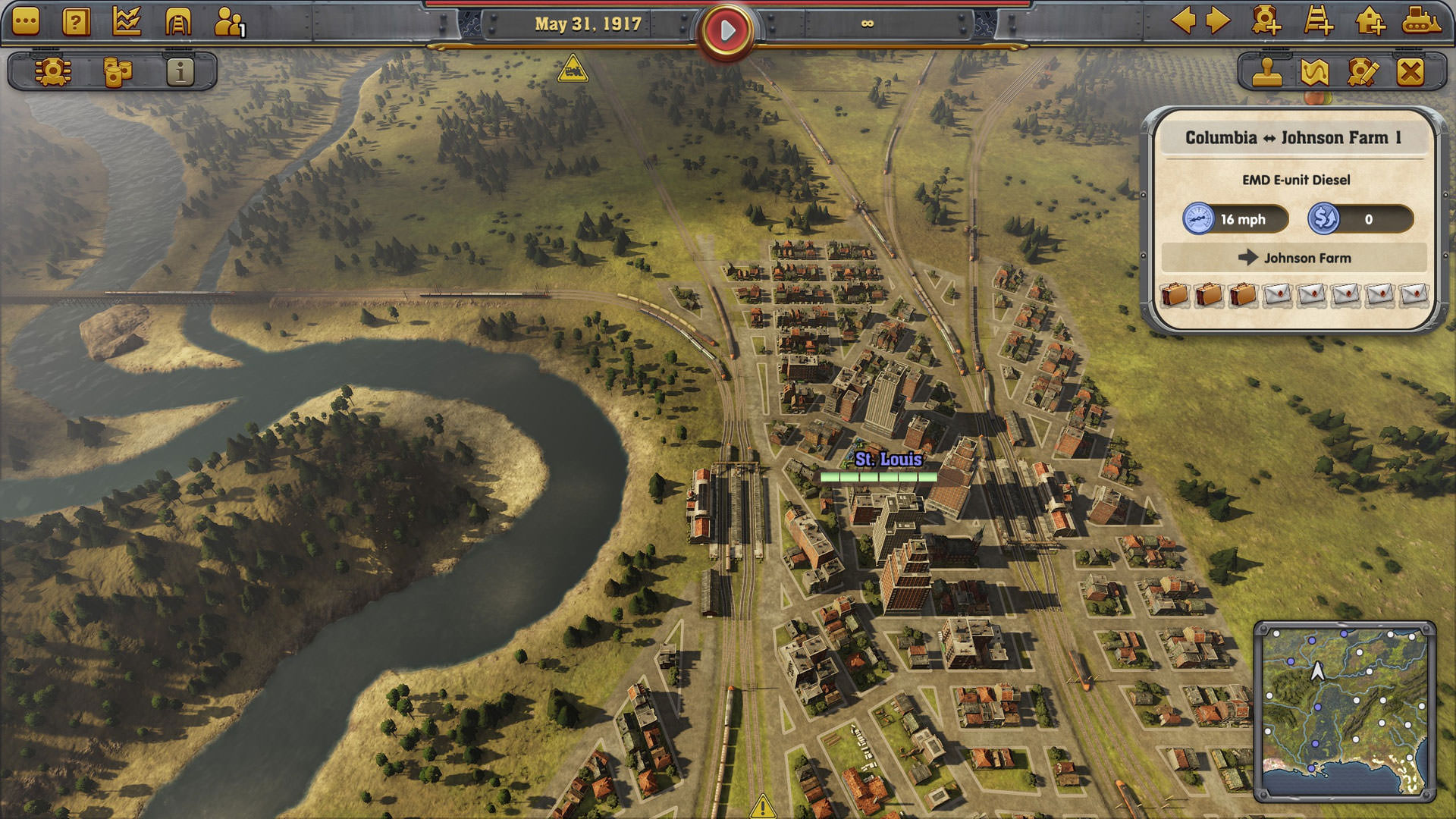Click the minimap in the corner

pyautogui.click(x=1345, y=711)
